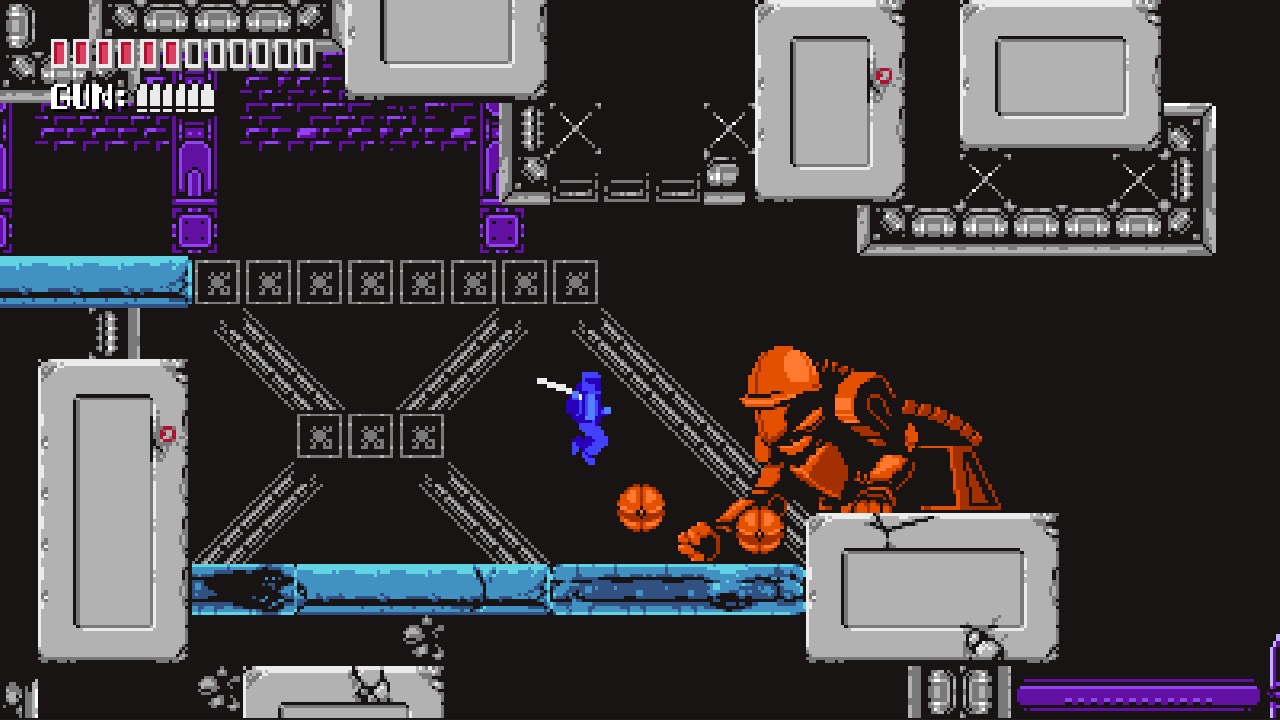Expand the leftmost X-panel in the top row
1280x720 pixels.
point(219,284)
